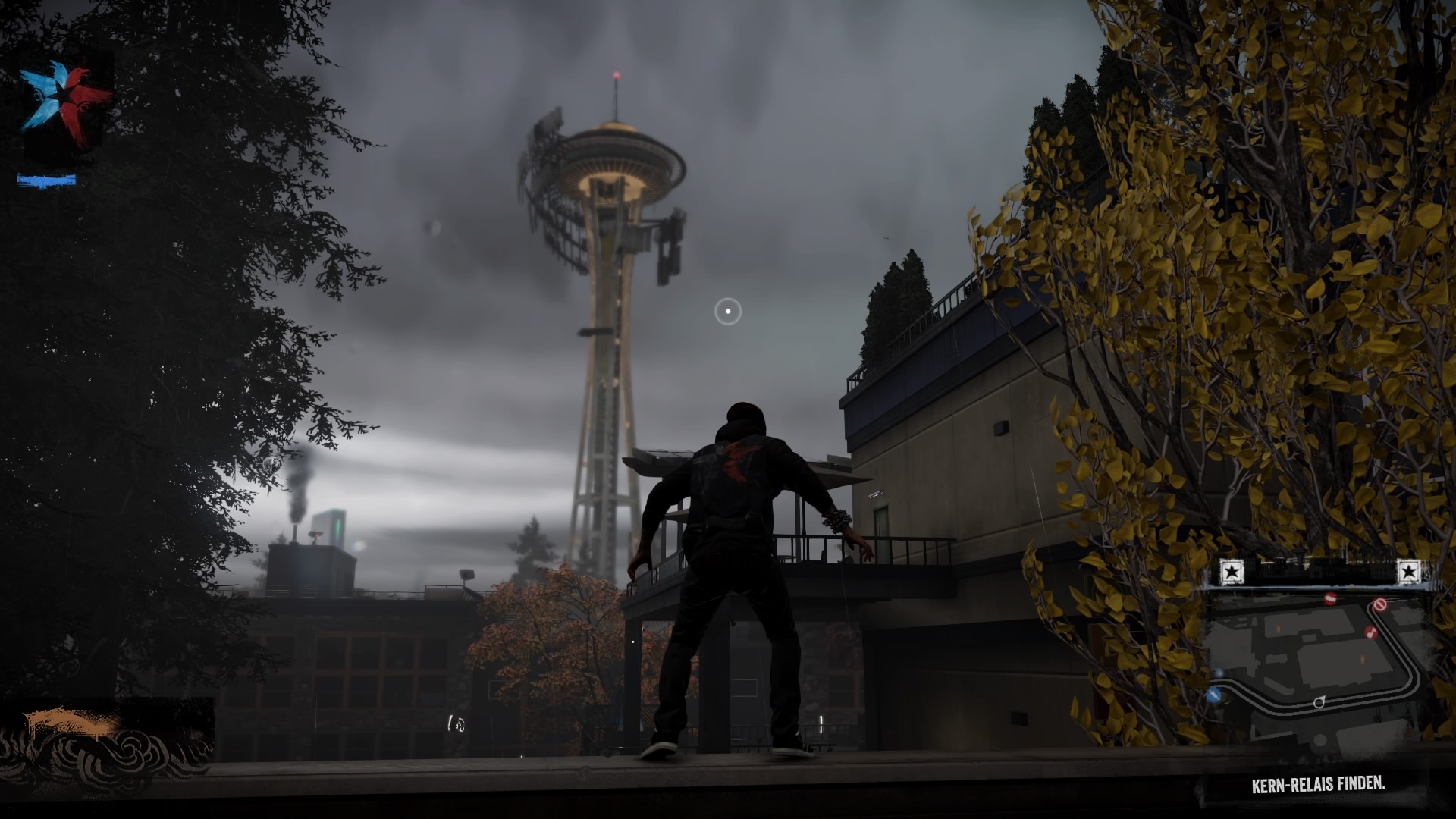Viewport: 1456px width, 819px height.
Task: Select the red music note icon on the minimap
Action: click(1371, 632)
